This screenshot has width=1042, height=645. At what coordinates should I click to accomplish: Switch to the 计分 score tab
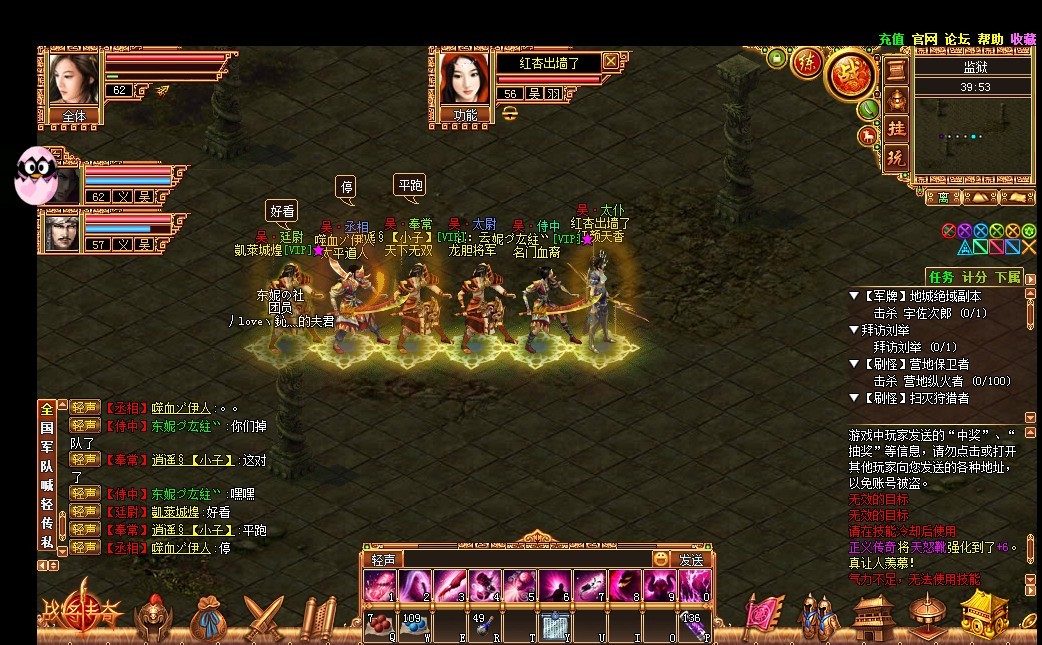pyautogui.click(x=974, y=277)
